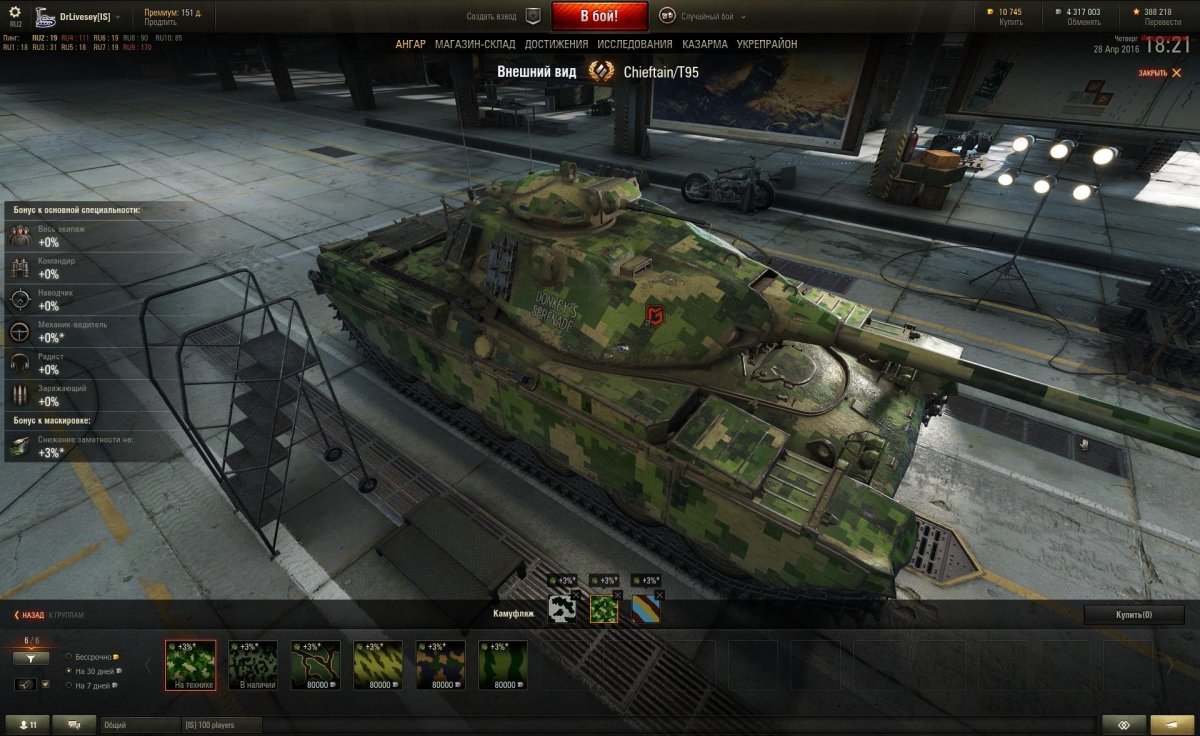Image resolution: width=1200 pixels, height=736 pixels.
Task: Open the settings gear menu
Action: [x=15, y=11]
